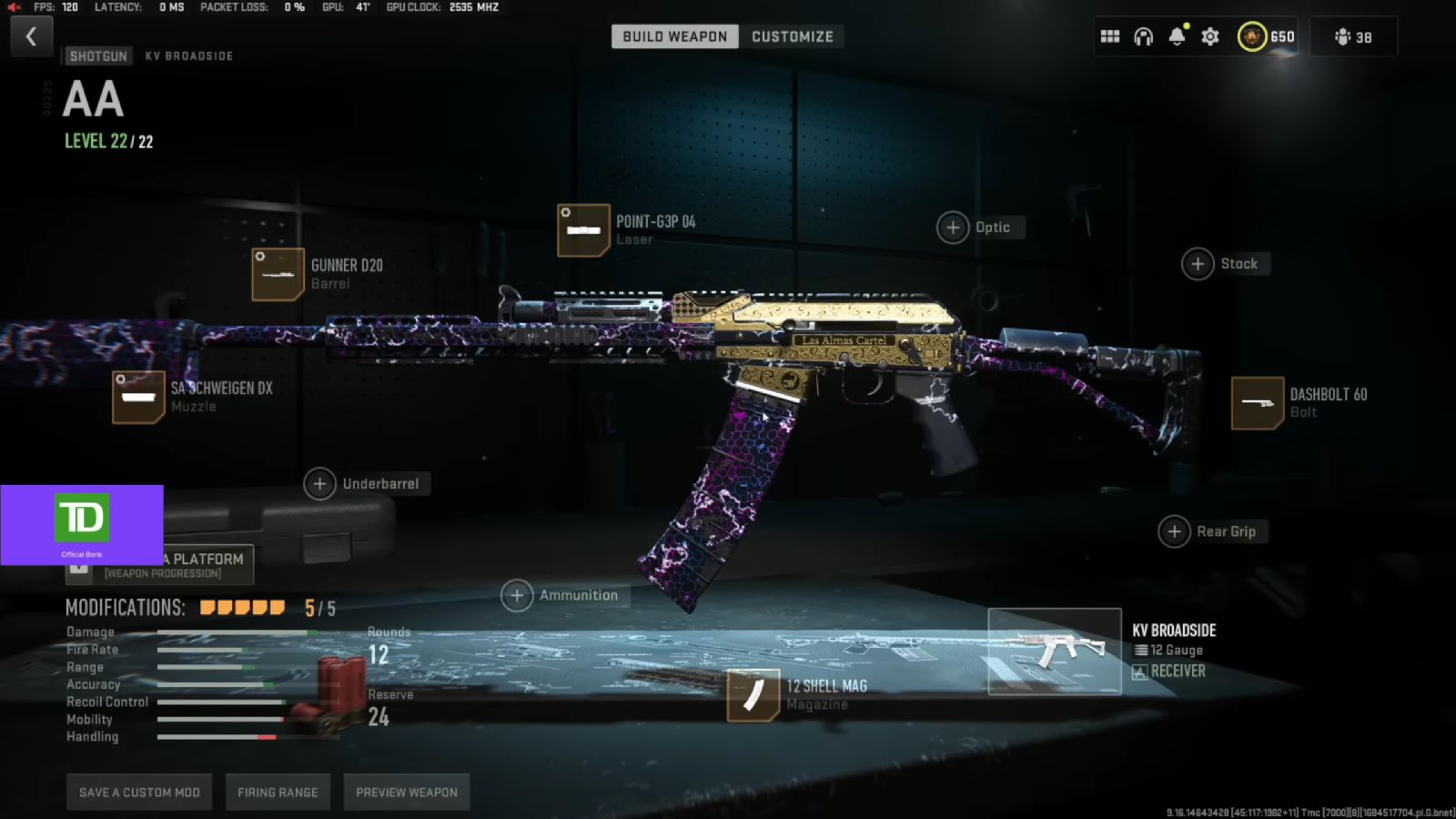The width and height of the screenshot is (1456, 819).
Task: Click the Build Weapon tab
Action: coord(673,36)
